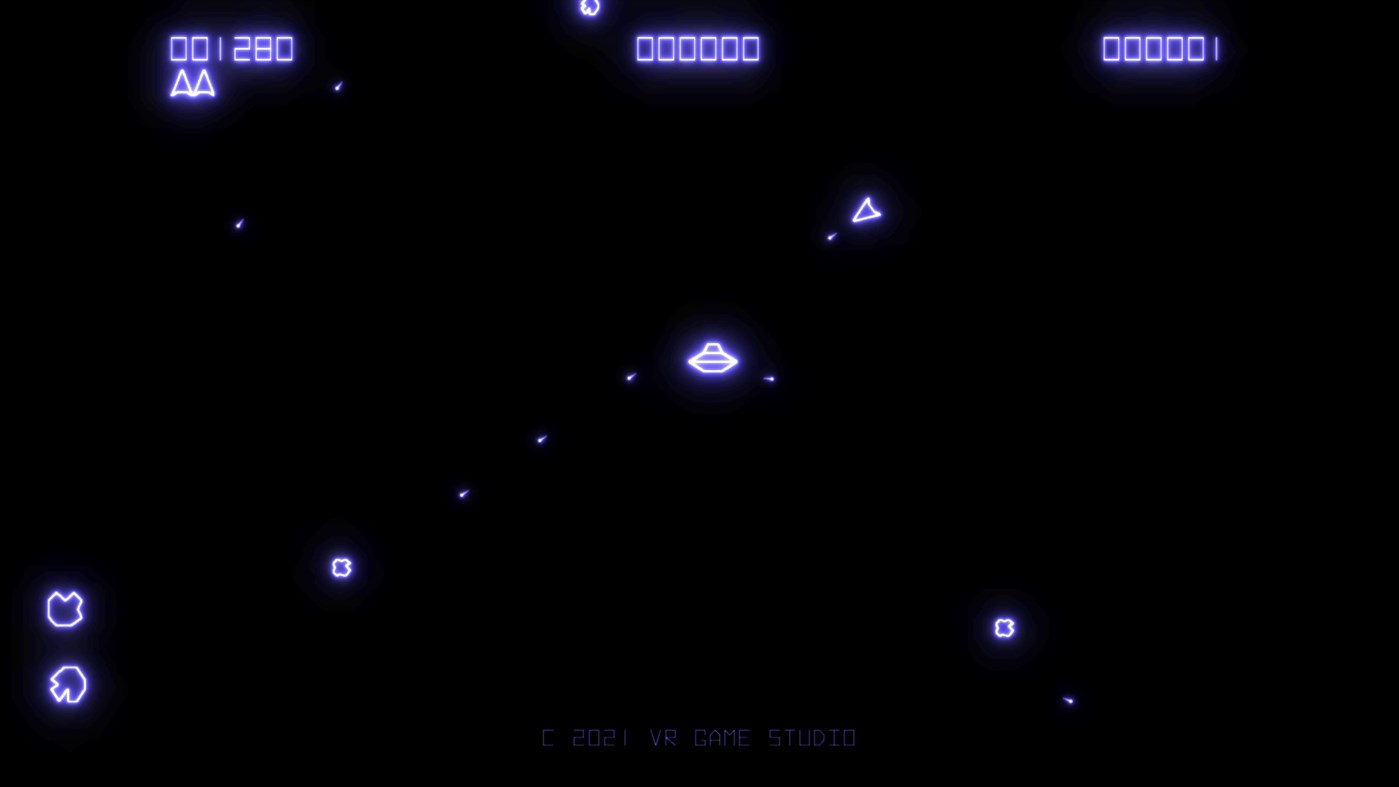Image resolution: width=1399 pixels, height=787 pixels.
Task: Click the bullet below the saucer
Action: coord(540,438)
